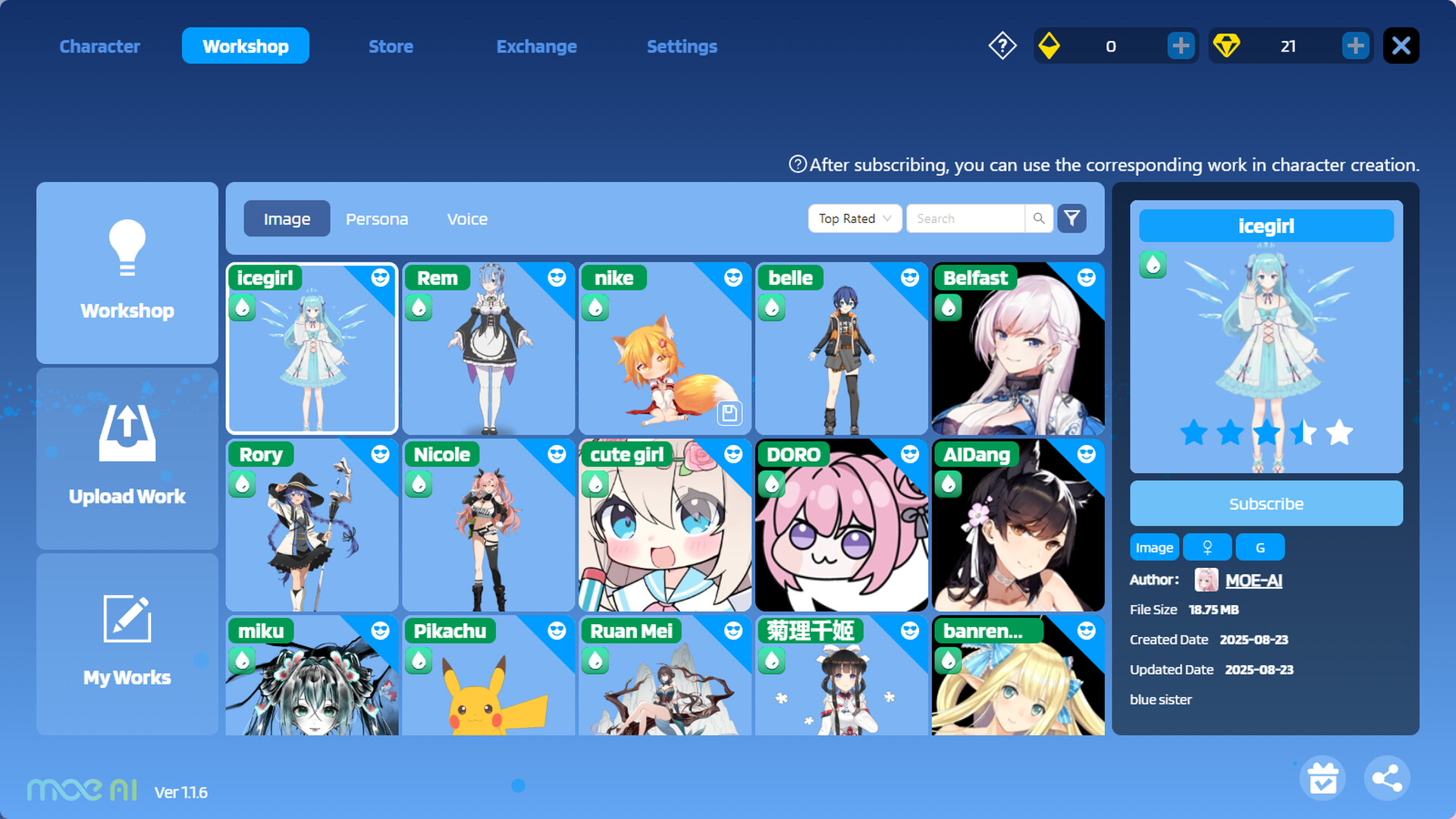Open the Exchange menu item
The image size is (1456, 819).
coord(536,46)
